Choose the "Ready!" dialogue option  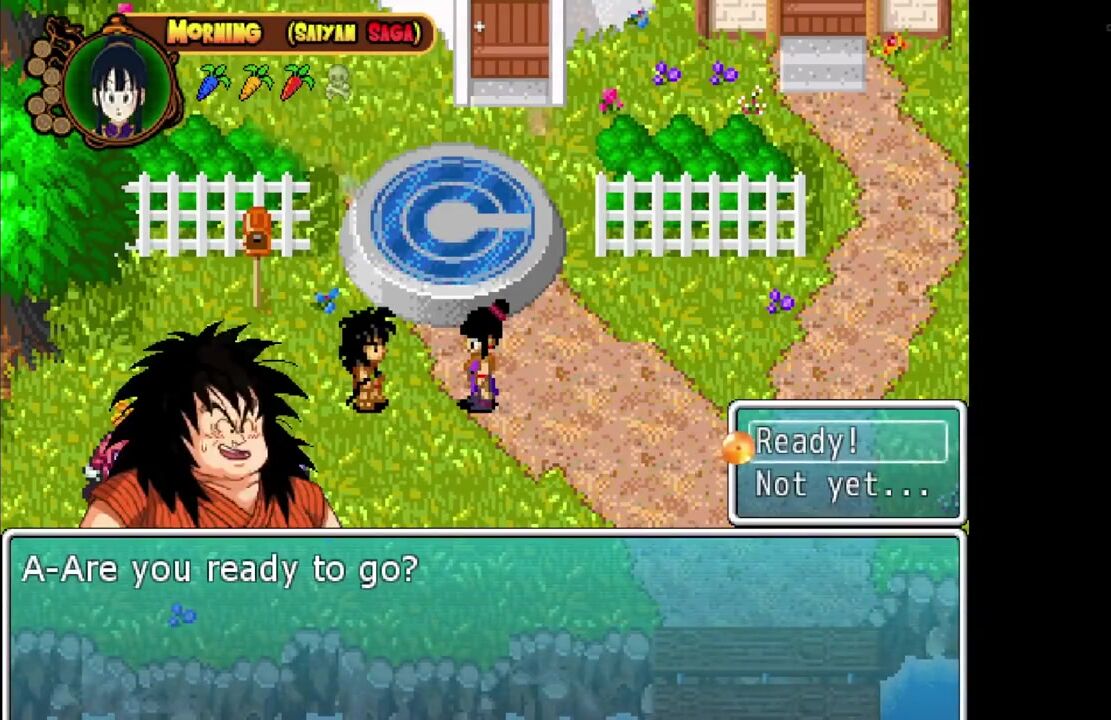tap(847, 441)
